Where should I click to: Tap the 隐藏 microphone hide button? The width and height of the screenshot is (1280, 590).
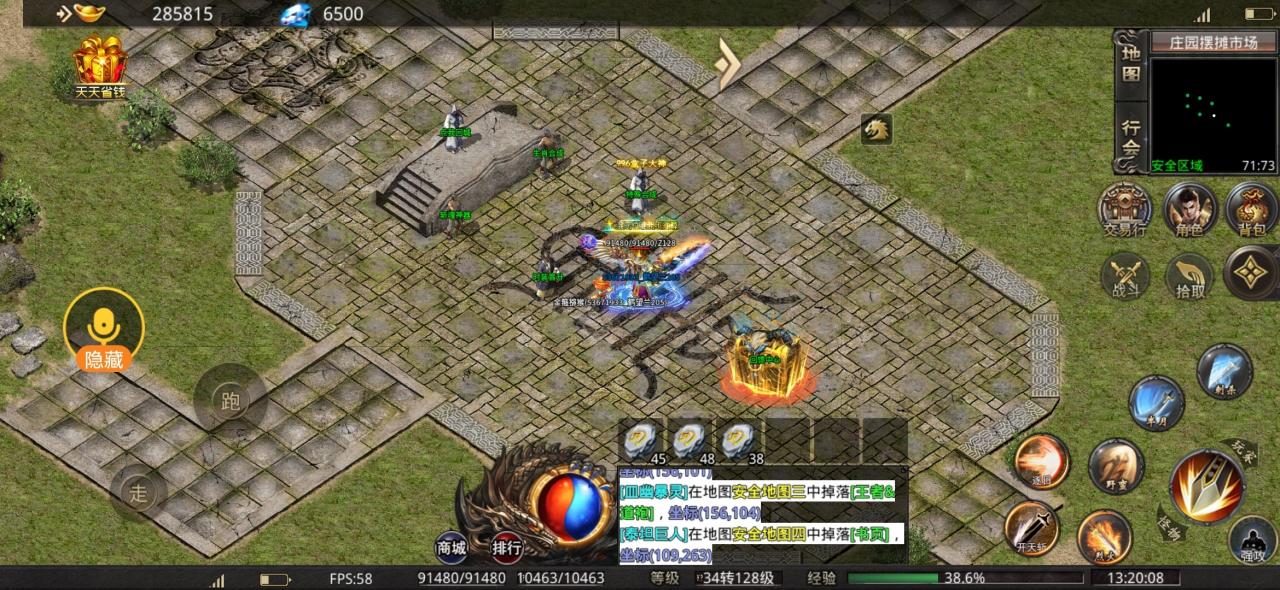(x=103, y=332)
